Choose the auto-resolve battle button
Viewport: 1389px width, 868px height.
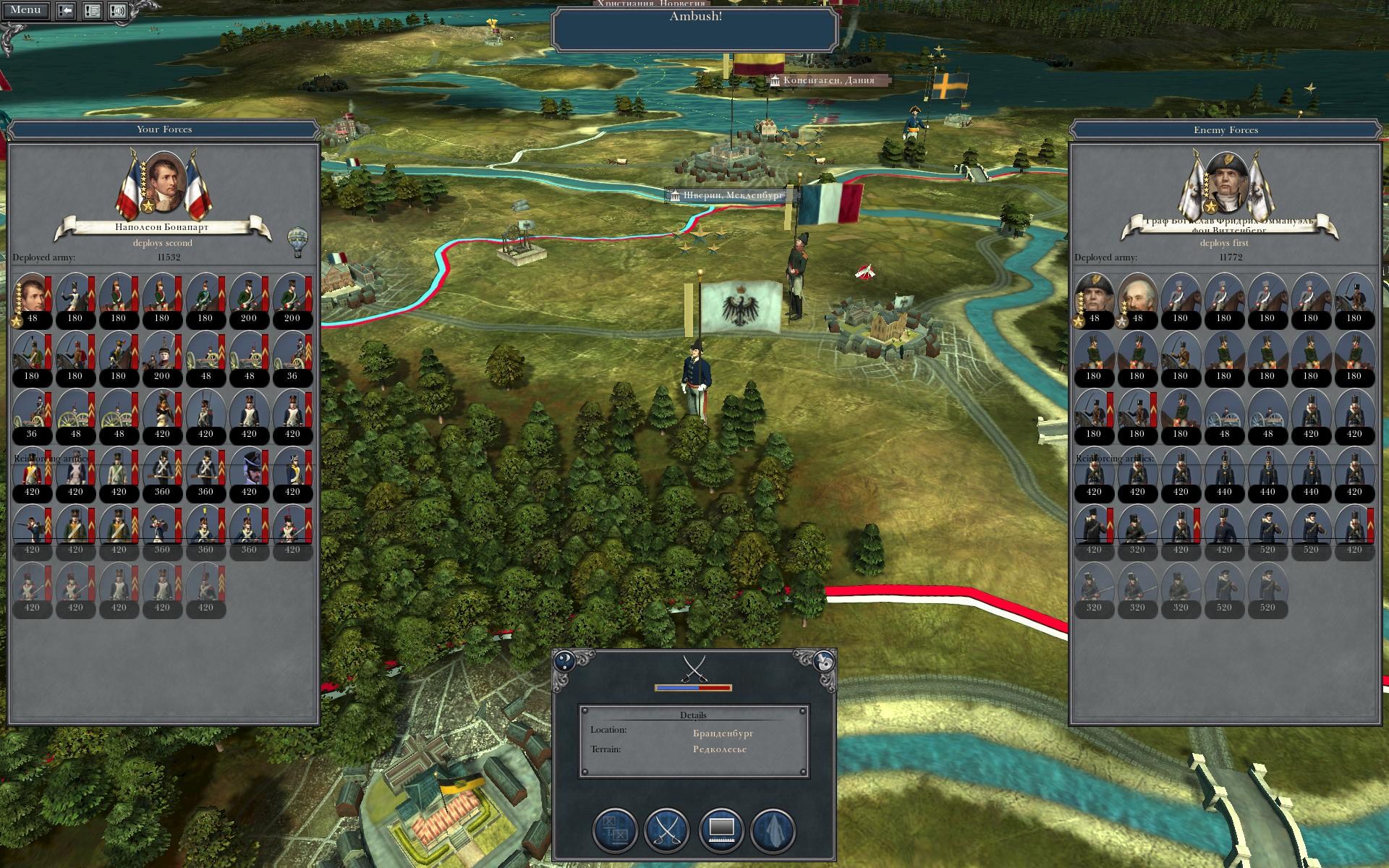(x=615, y=830)
